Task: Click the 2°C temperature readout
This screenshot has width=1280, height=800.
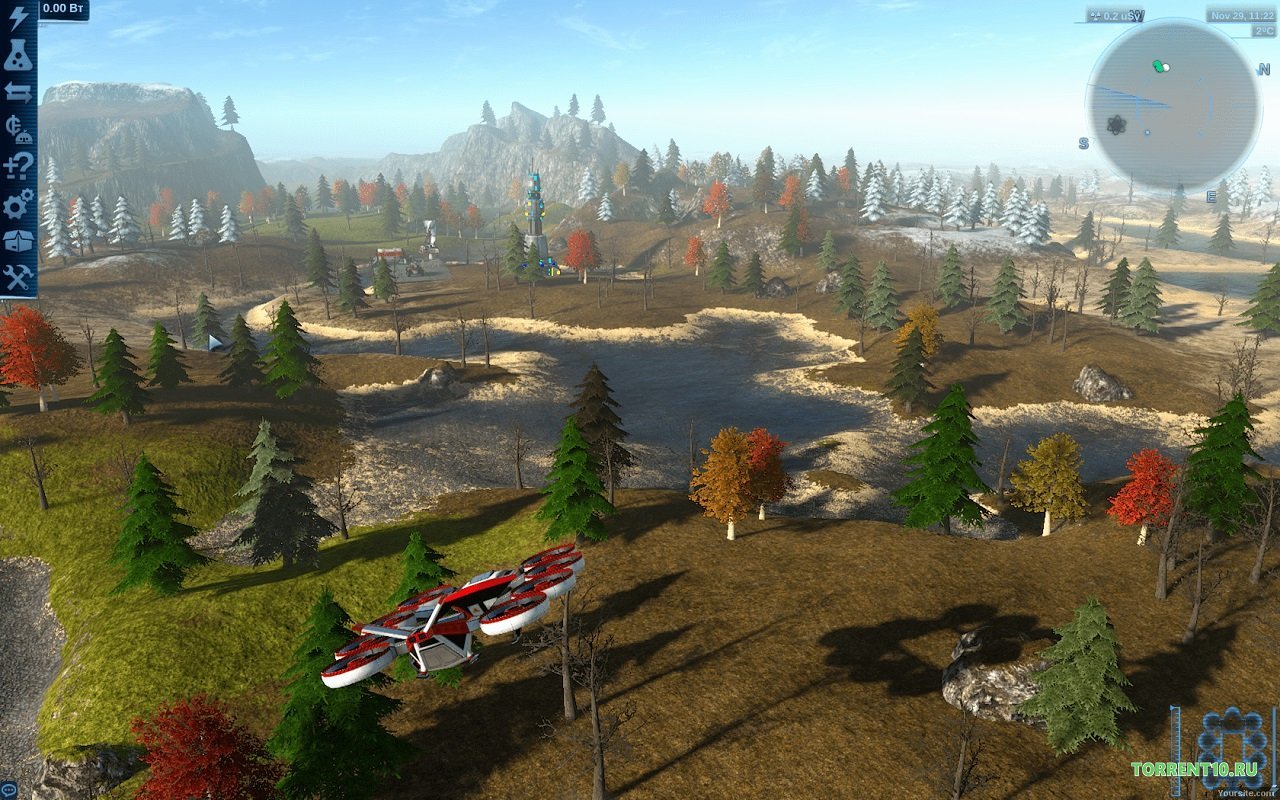Action: tap(1262, 31)
